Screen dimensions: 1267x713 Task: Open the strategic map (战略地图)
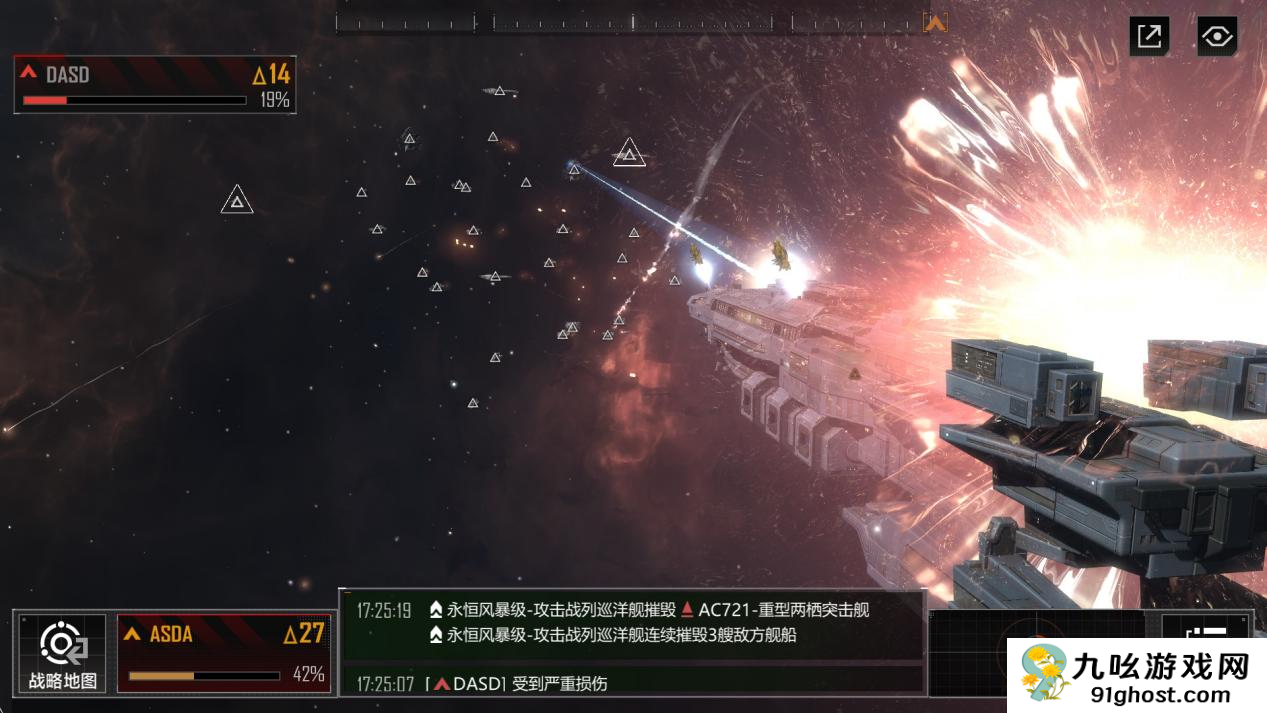[x=62, y=653]
